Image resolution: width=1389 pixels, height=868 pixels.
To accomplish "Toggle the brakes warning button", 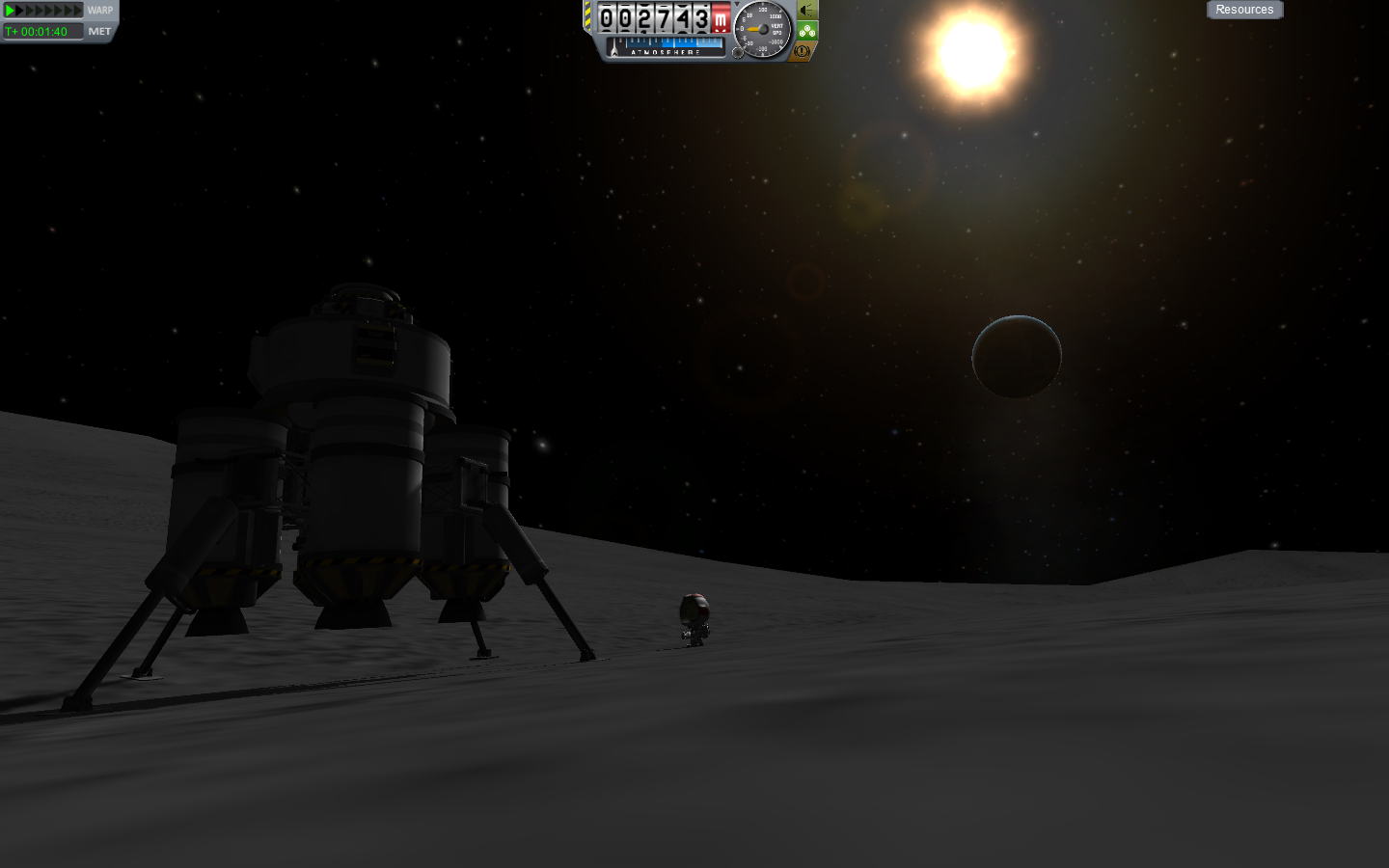I will [802, 51].
